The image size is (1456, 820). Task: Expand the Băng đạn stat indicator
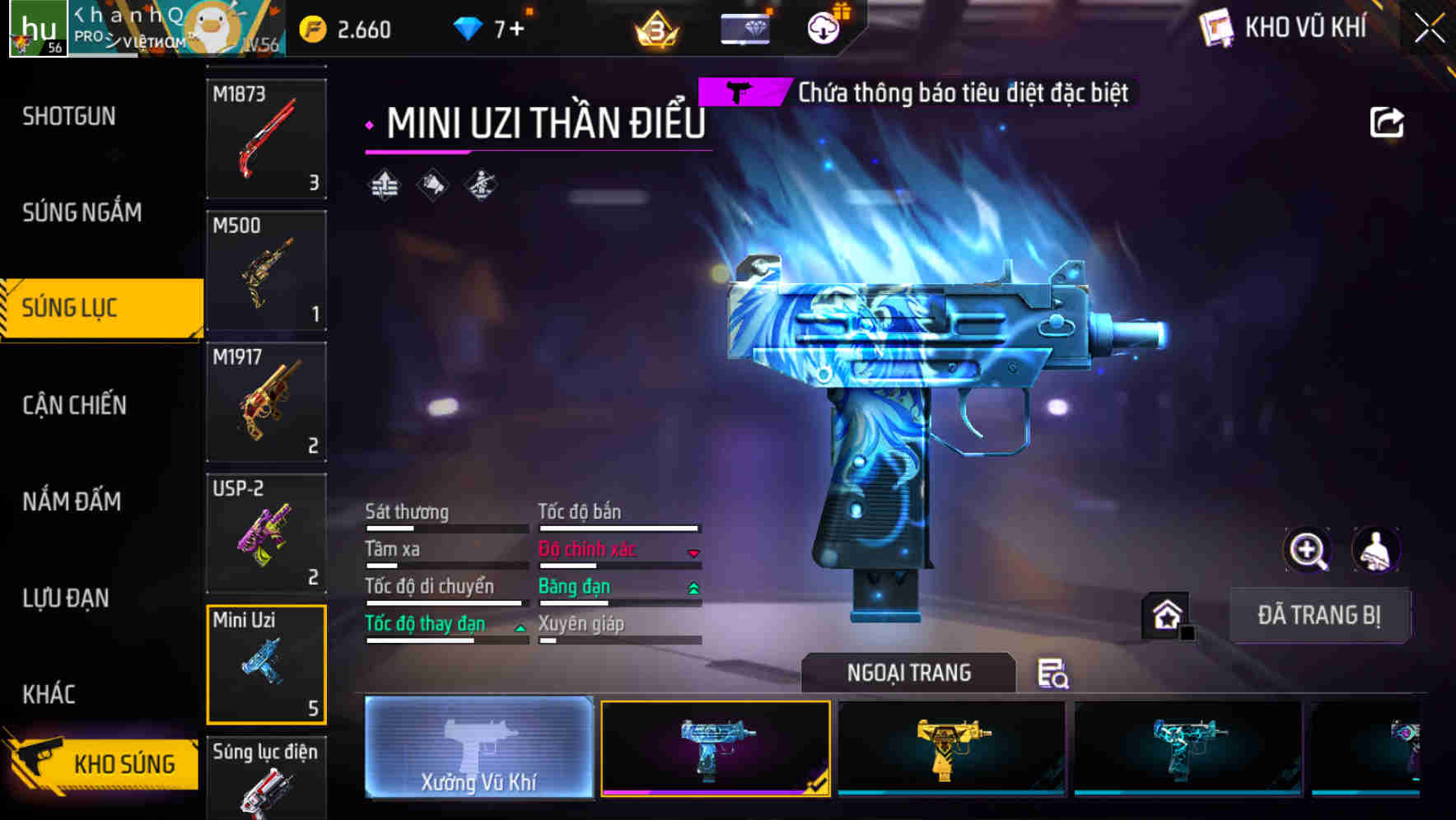pos(693,587)
